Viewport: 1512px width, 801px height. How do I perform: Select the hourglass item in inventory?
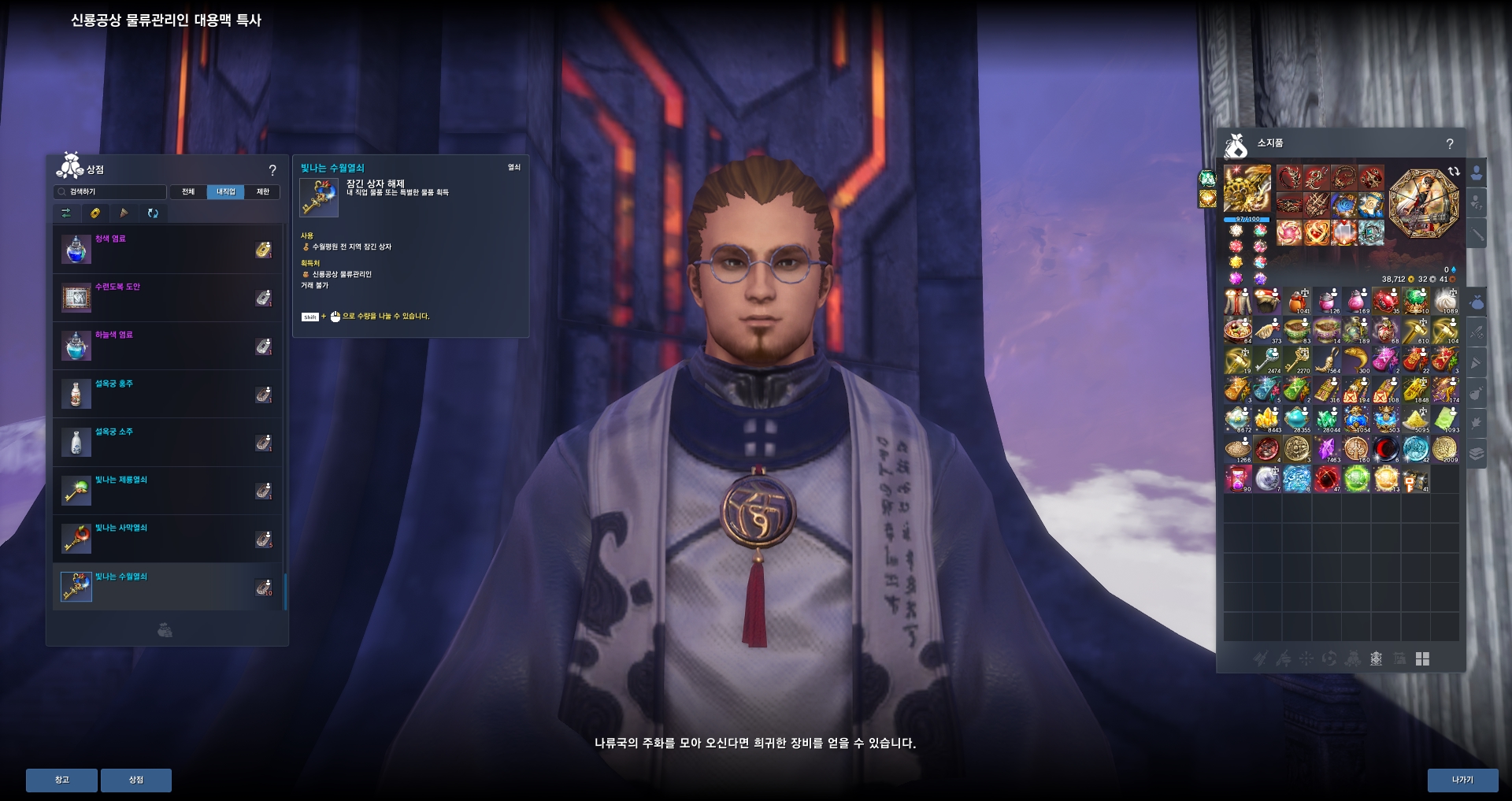tap(1237, 479)
